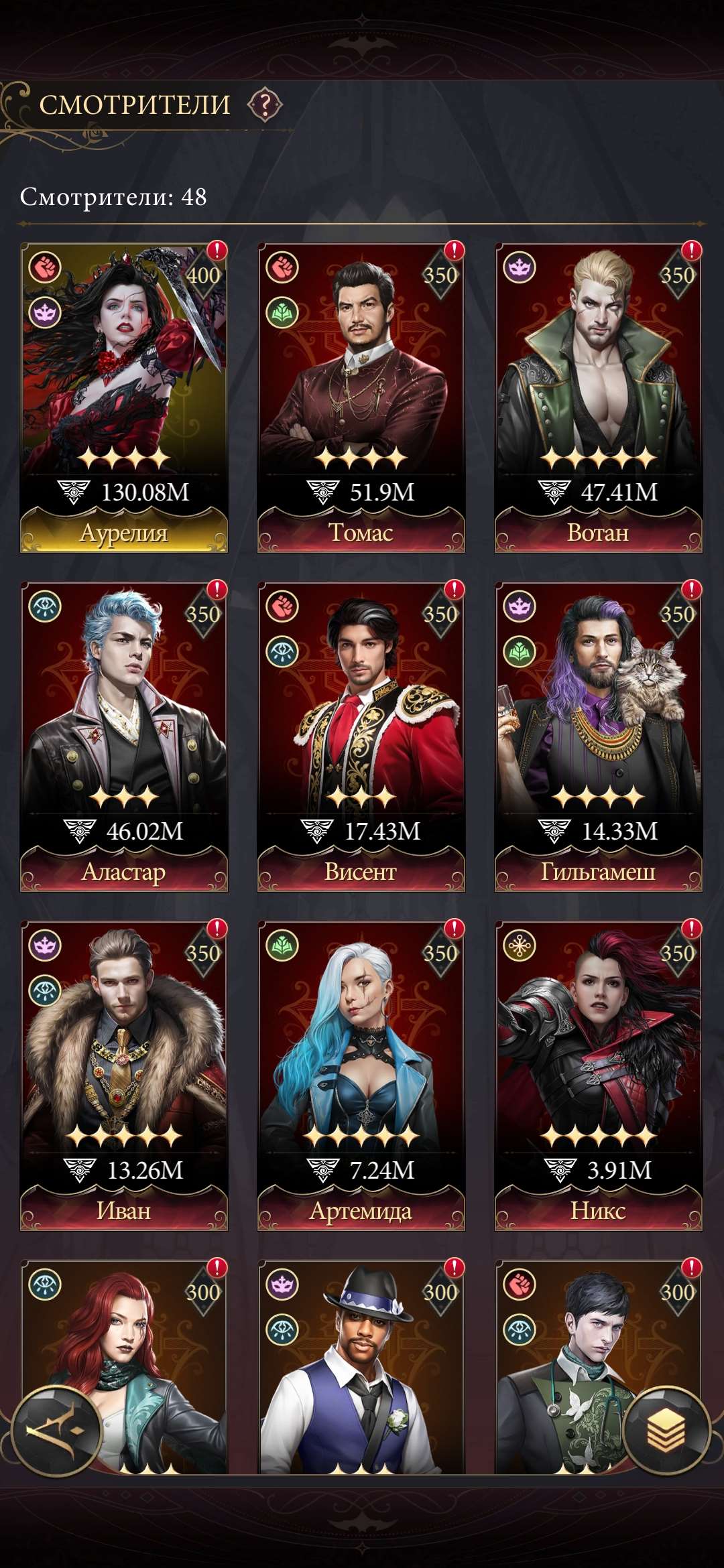724x1568 pixels.
Task: Choose the Гильгамеш warden card
Action: point(599,736)
